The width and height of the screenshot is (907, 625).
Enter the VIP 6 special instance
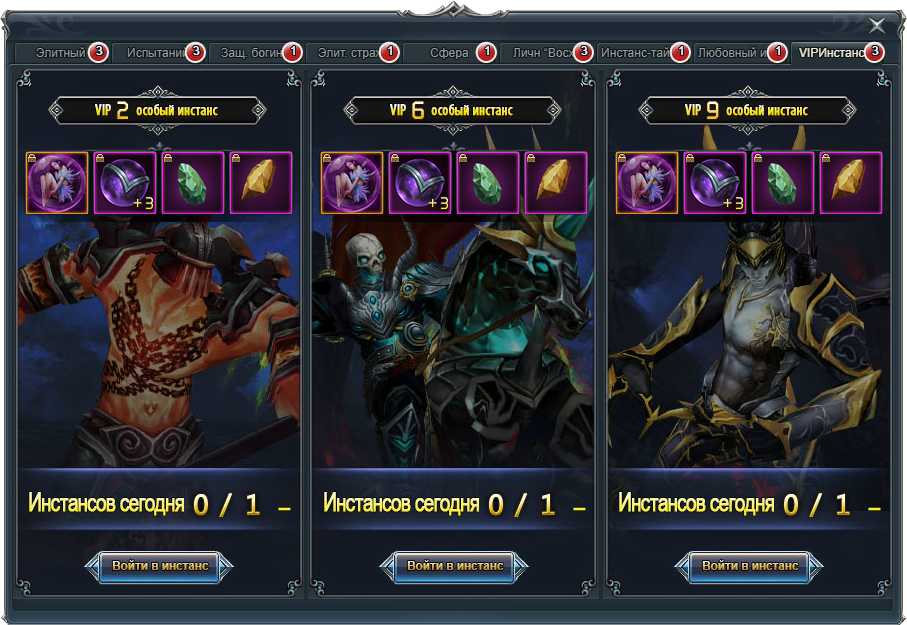click(x=454, y=566)
